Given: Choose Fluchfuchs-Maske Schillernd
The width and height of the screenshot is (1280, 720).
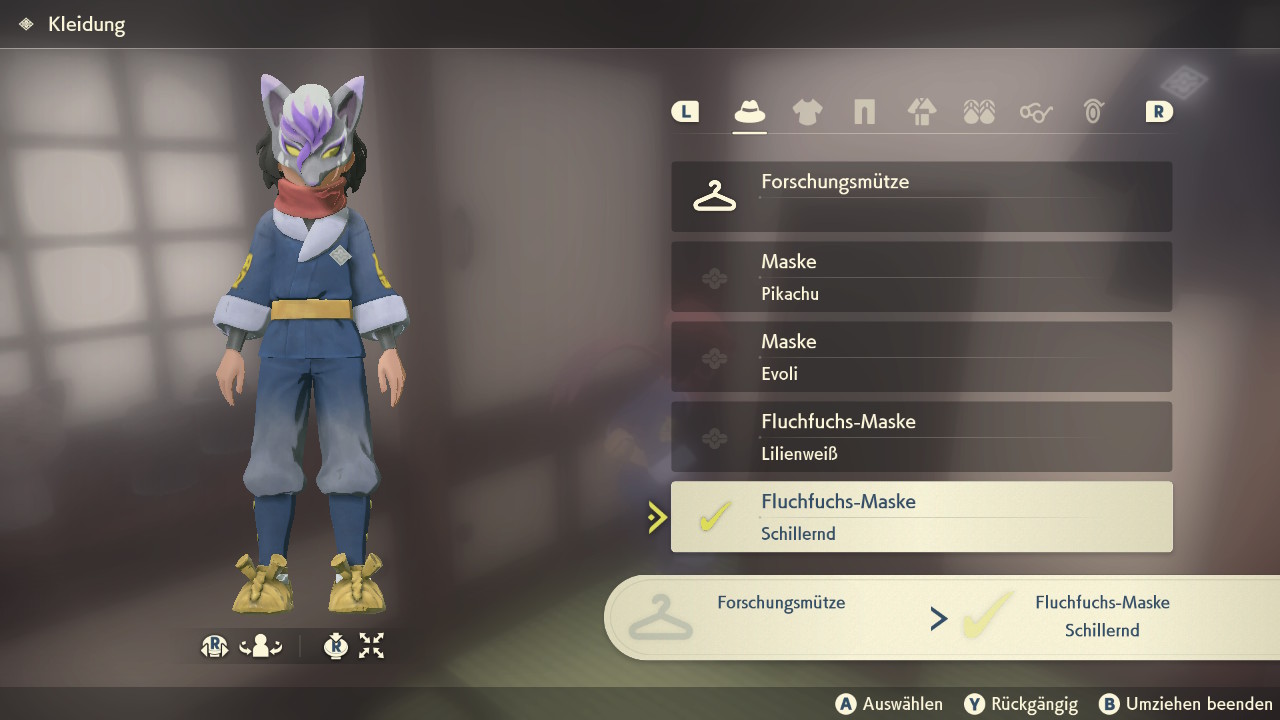Looking at the screenshot, I should (x=921, y=517).
